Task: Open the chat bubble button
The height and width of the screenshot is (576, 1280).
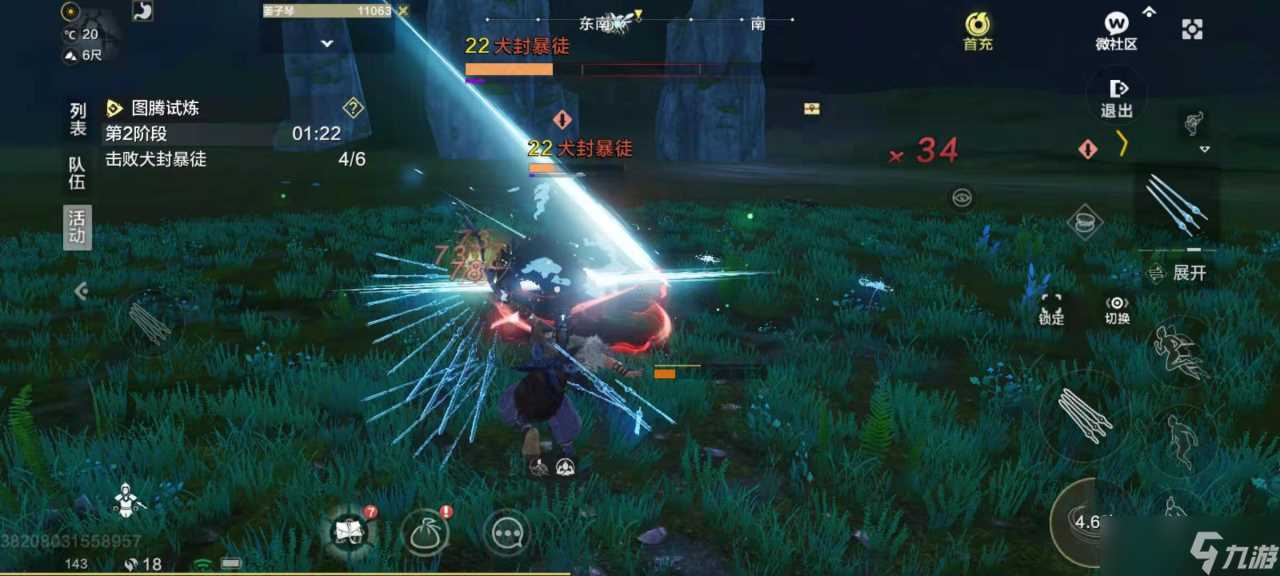Action: 507,533
